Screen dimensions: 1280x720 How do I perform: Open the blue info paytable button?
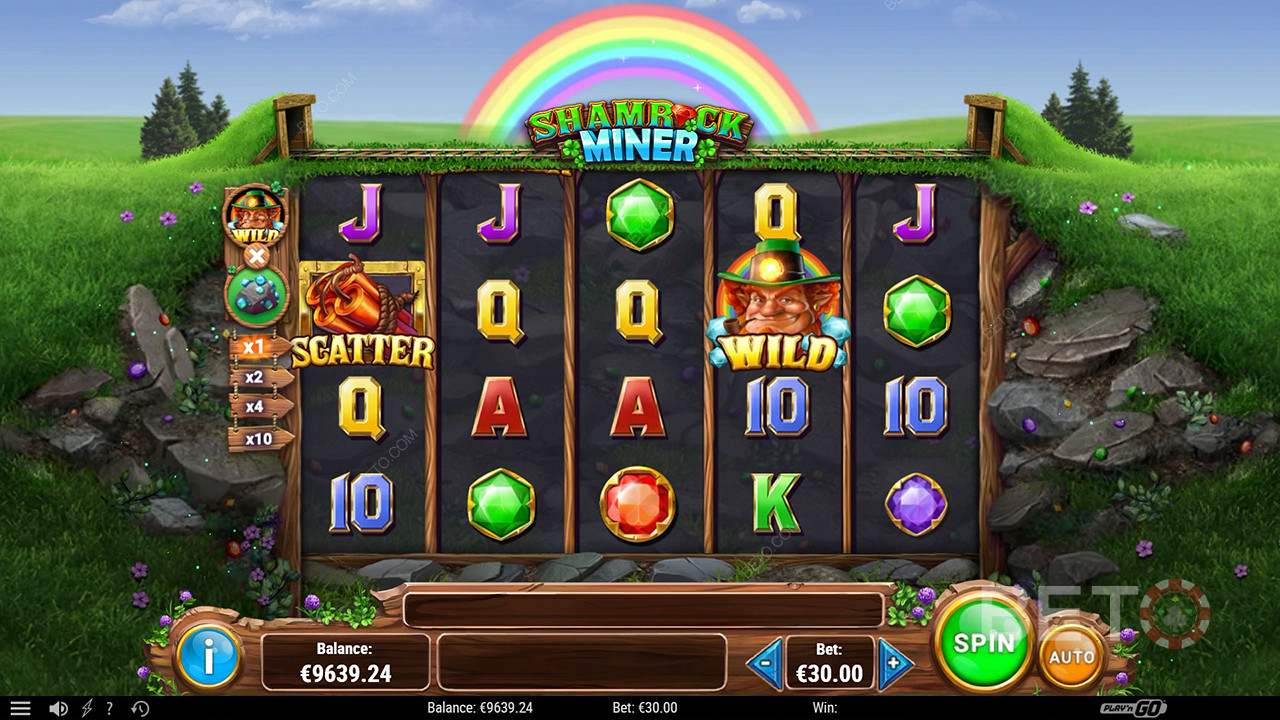[x=209, y=657]
